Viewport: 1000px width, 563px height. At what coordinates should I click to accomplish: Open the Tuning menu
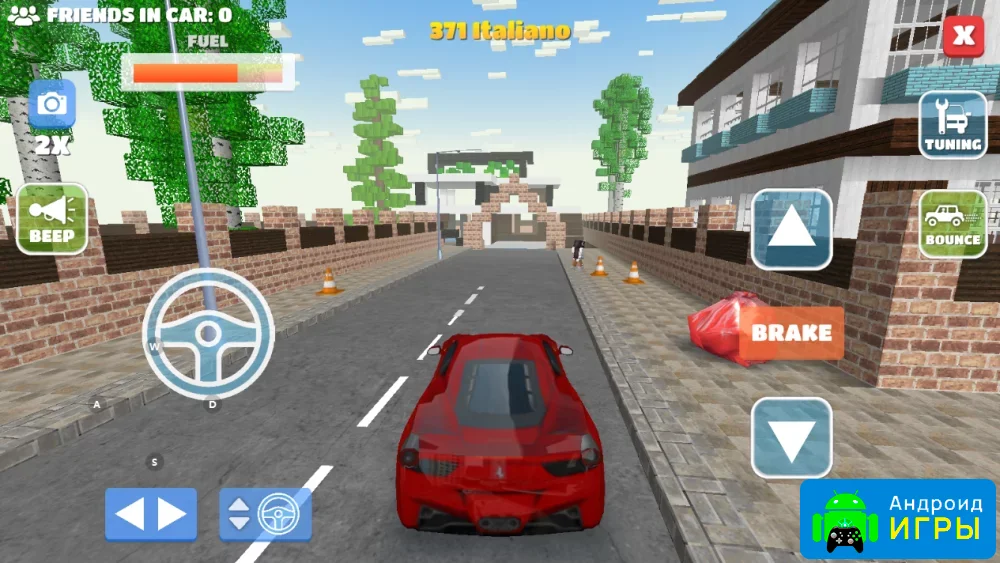[952, 125]
